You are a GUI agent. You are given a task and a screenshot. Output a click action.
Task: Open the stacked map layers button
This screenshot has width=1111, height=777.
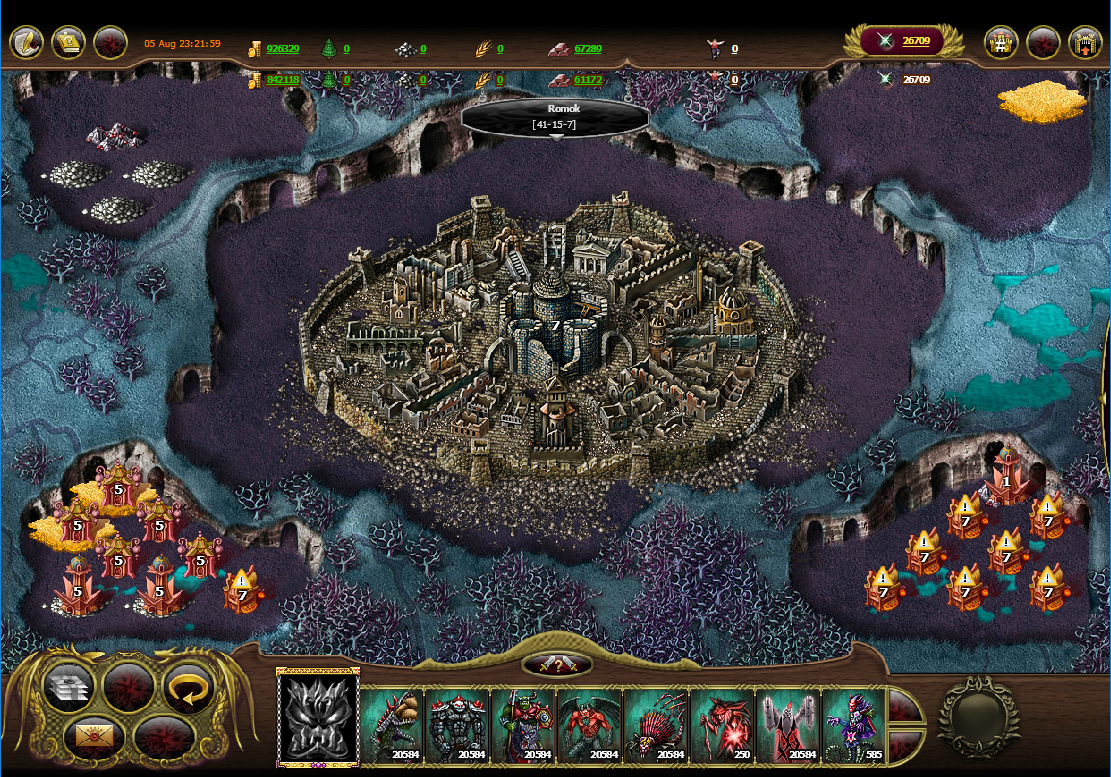click(x=69, y=687)
